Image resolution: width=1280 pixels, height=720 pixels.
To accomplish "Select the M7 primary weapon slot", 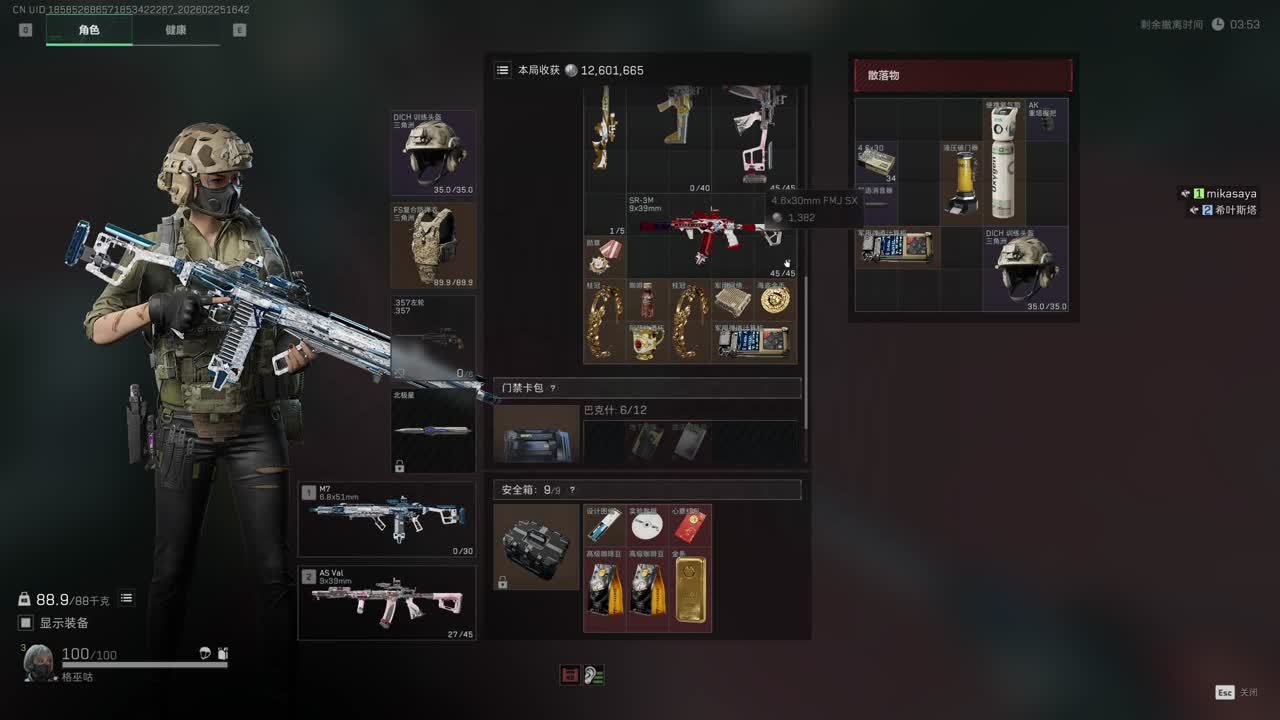I will point(386,519).
